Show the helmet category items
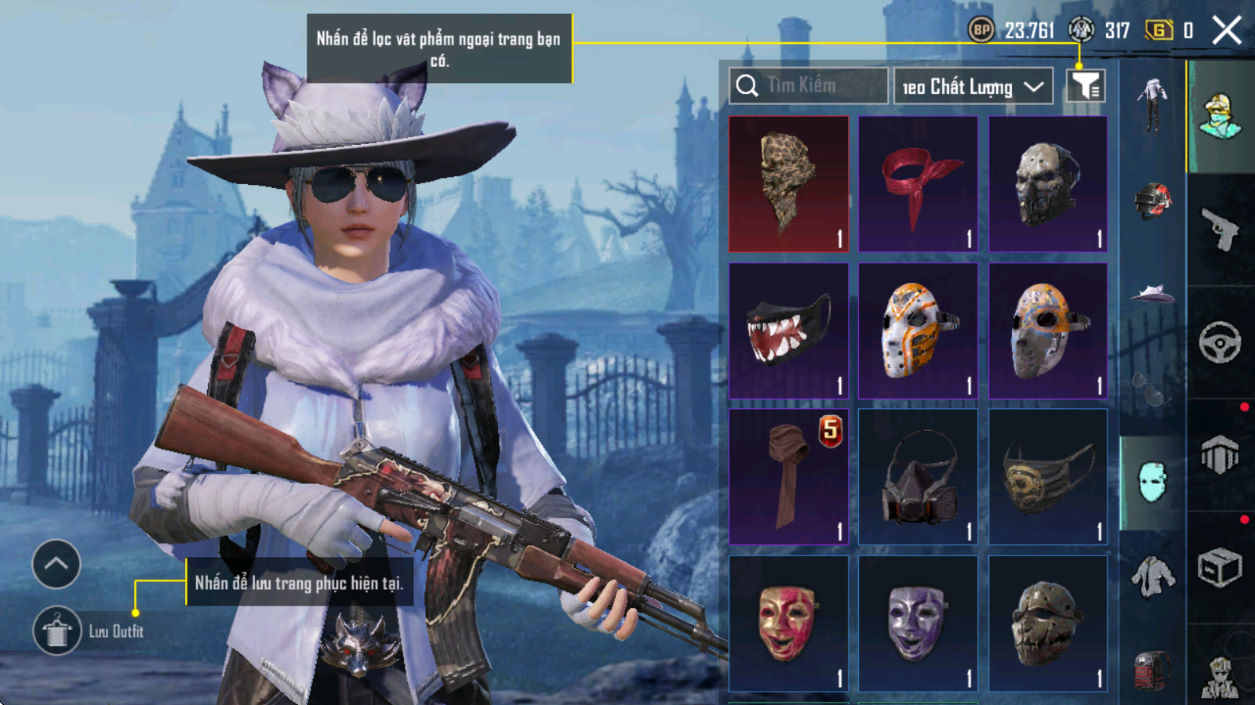 tap(1153, 200)
